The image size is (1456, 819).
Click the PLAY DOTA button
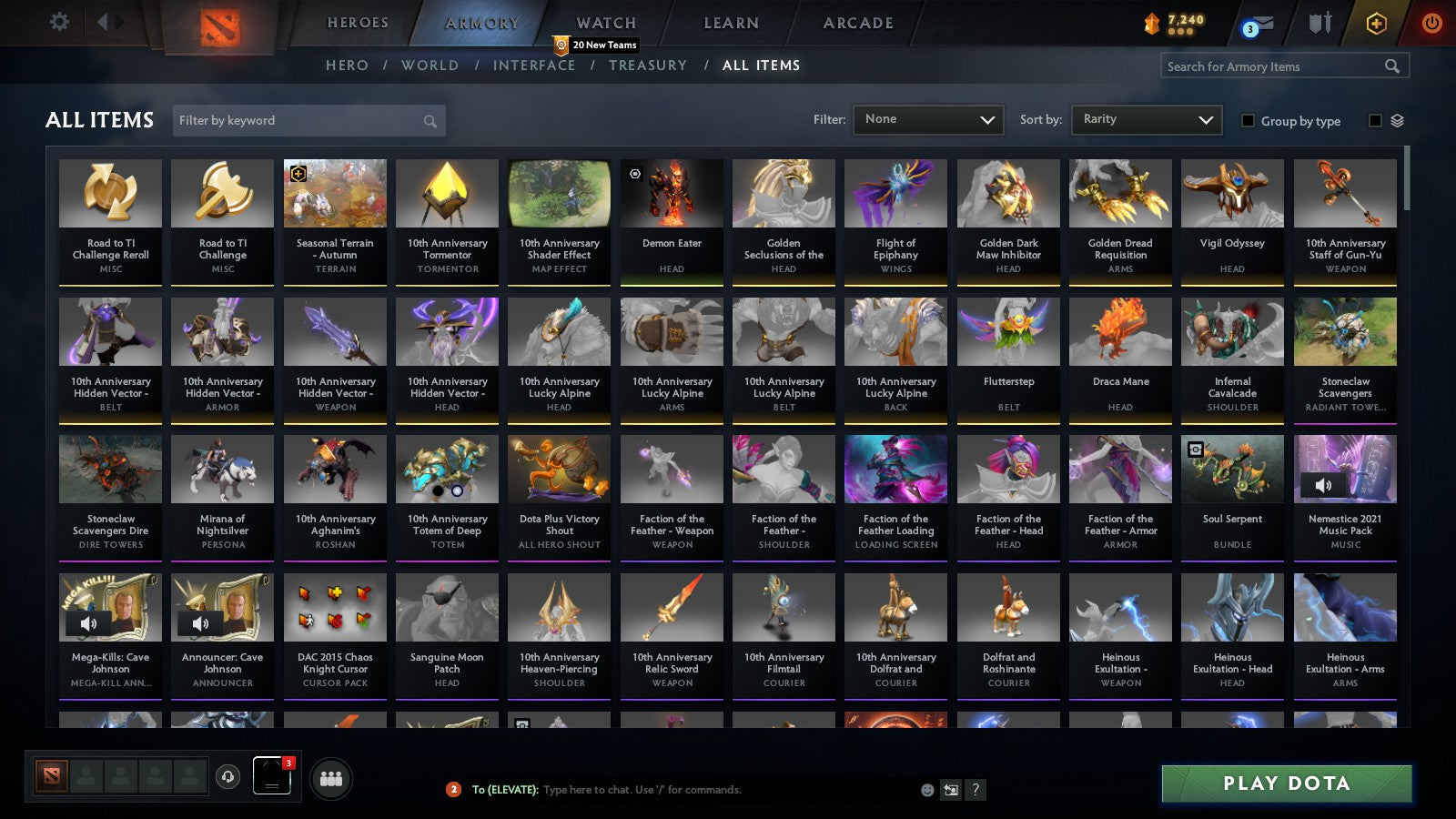pyautogui.click(x=1285, y=783)
